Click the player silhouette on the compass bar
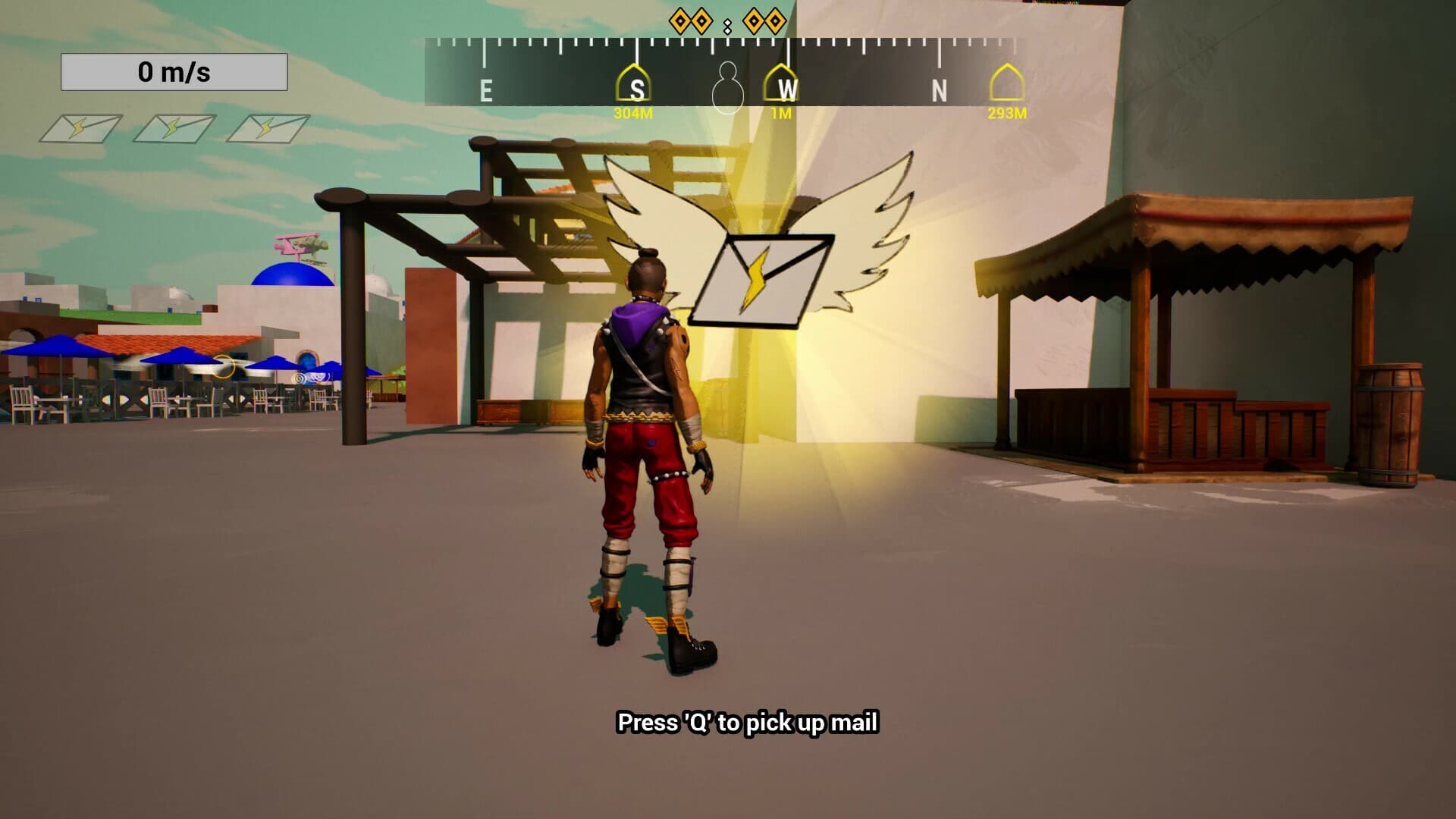The image size is (1456, 819). coord(727,89)
